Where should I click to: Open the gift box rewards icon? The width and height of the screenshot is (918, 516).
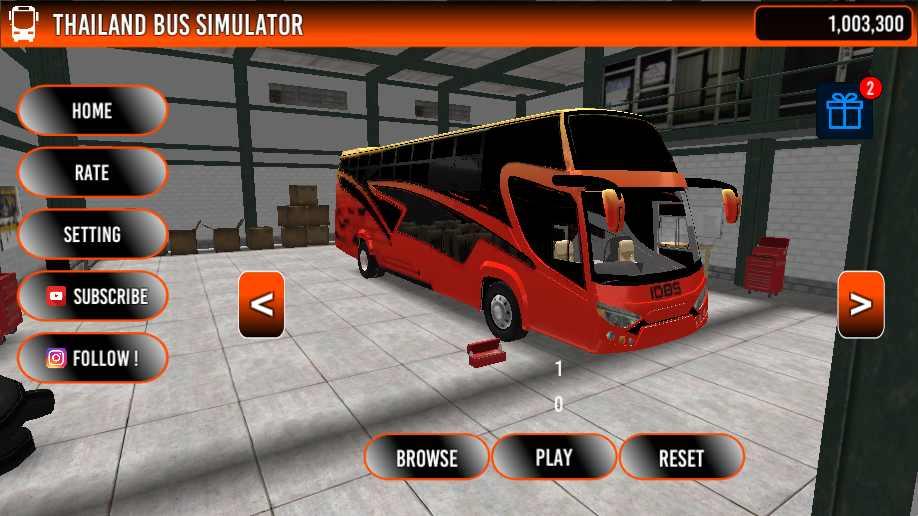(x=845, y=112)
